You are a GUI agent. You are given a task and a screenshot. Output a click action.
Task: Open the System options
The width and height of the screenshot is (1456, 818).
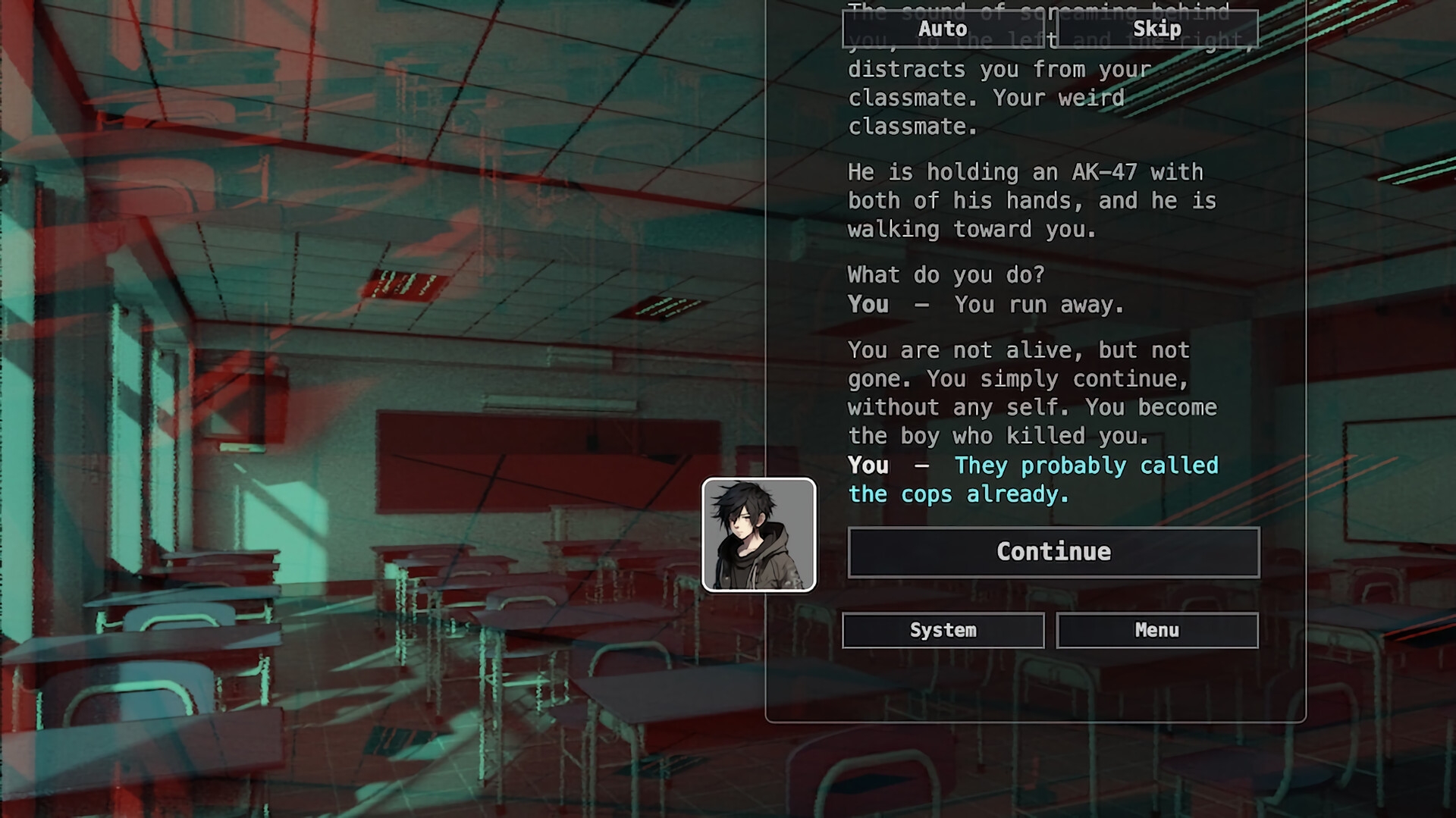click(x=943, y=630)
